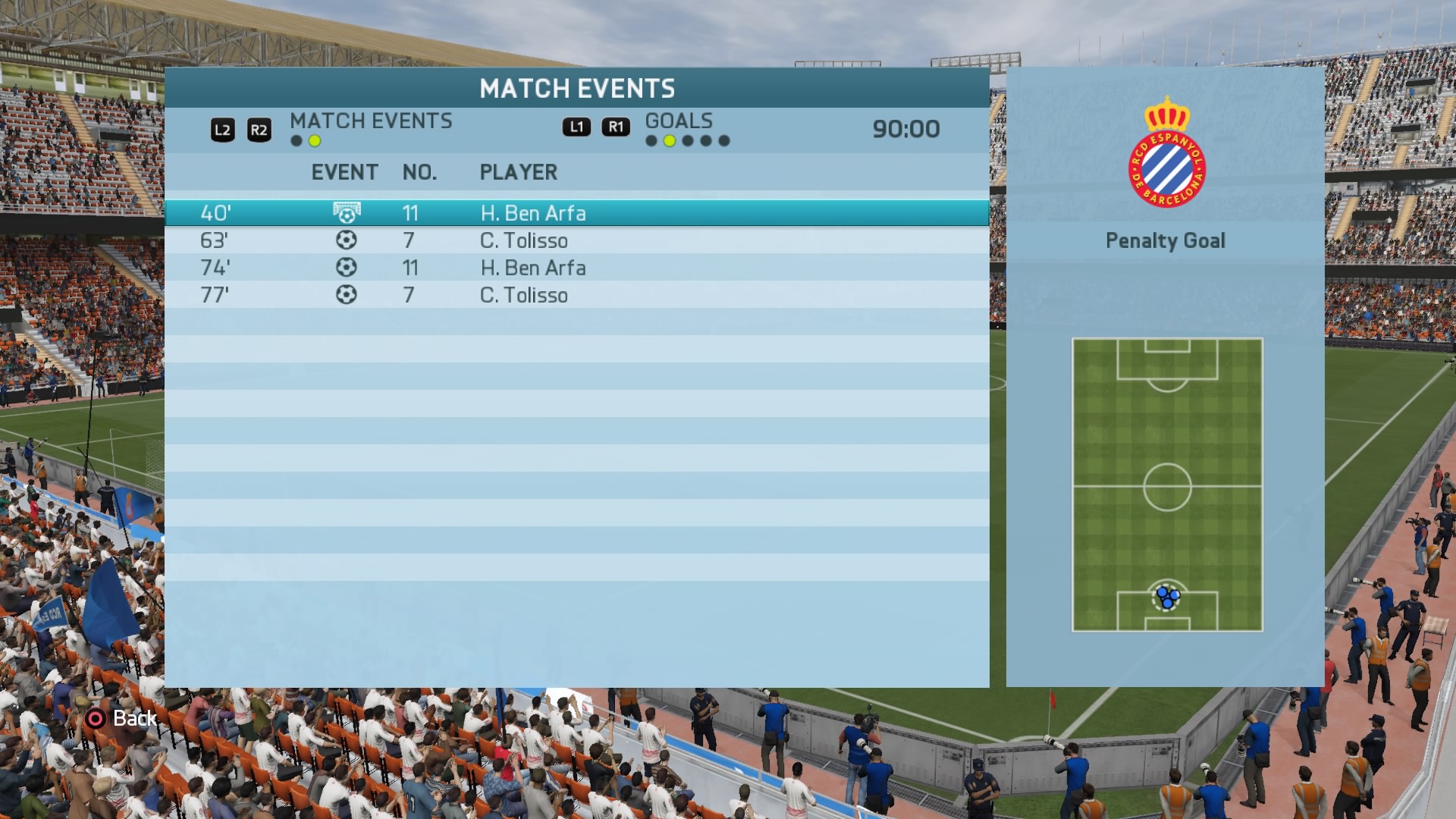
Task: Highlight the 77' C. Tolisso goal row
Action: click(576, 295)
